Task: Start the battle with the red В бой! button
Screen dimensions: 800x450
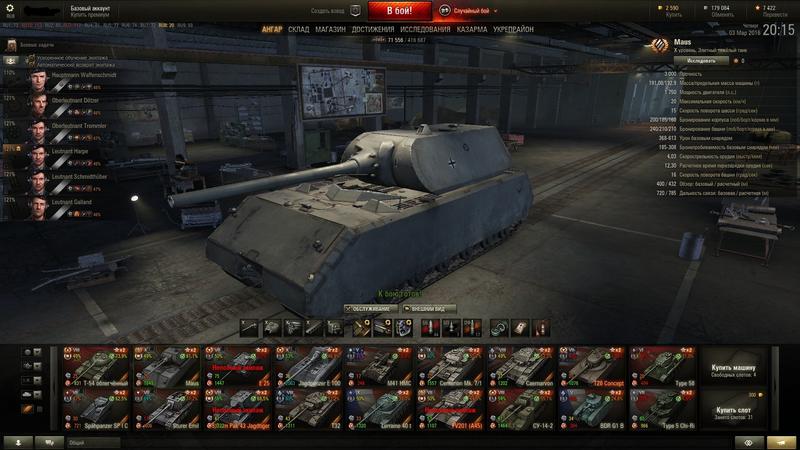Action: (x=399, y=11)
